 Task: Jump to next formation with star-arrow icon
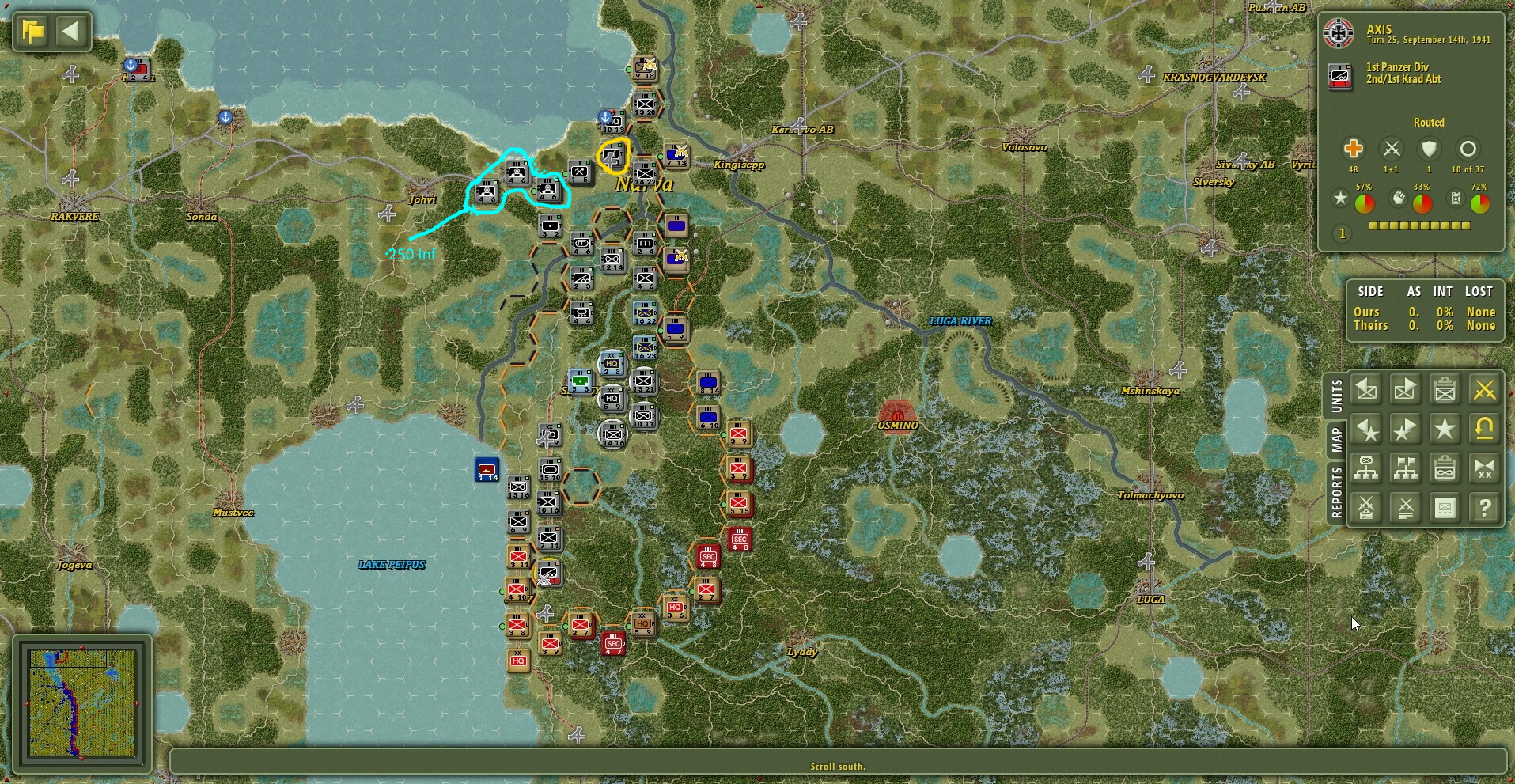(x=1406, y=429)
